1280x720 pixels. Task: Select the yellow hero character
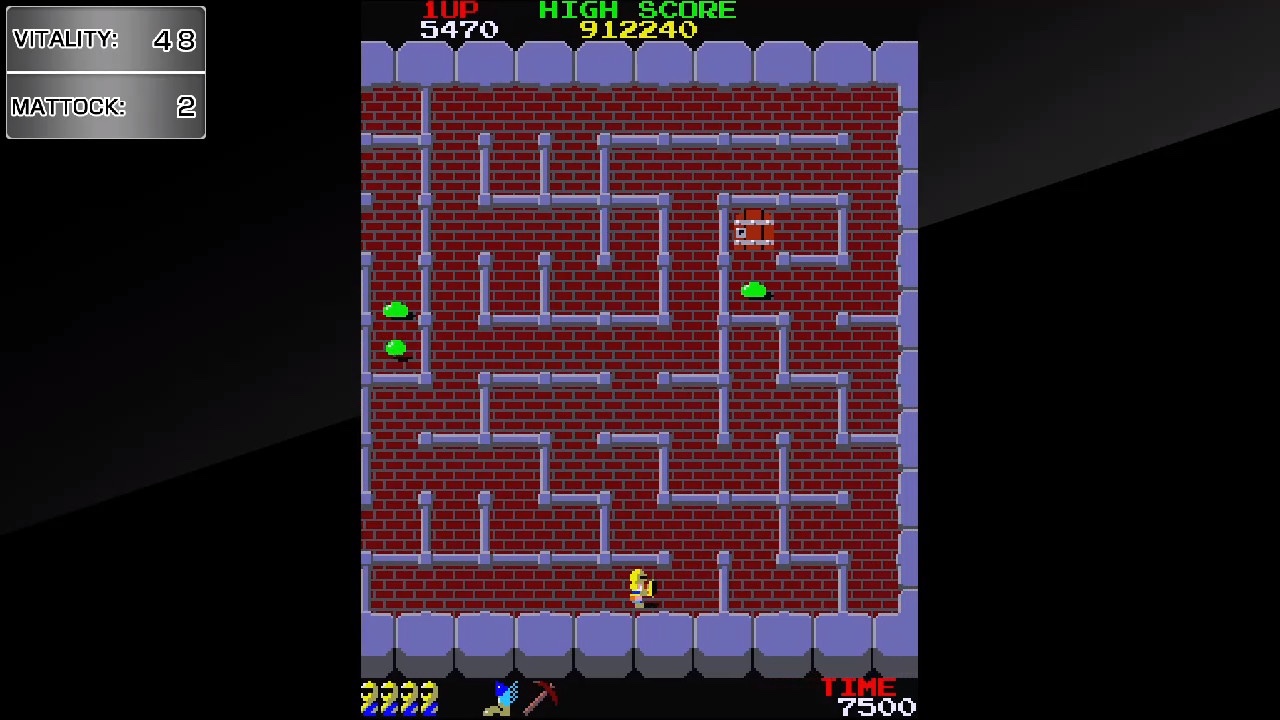click(640, 588)
